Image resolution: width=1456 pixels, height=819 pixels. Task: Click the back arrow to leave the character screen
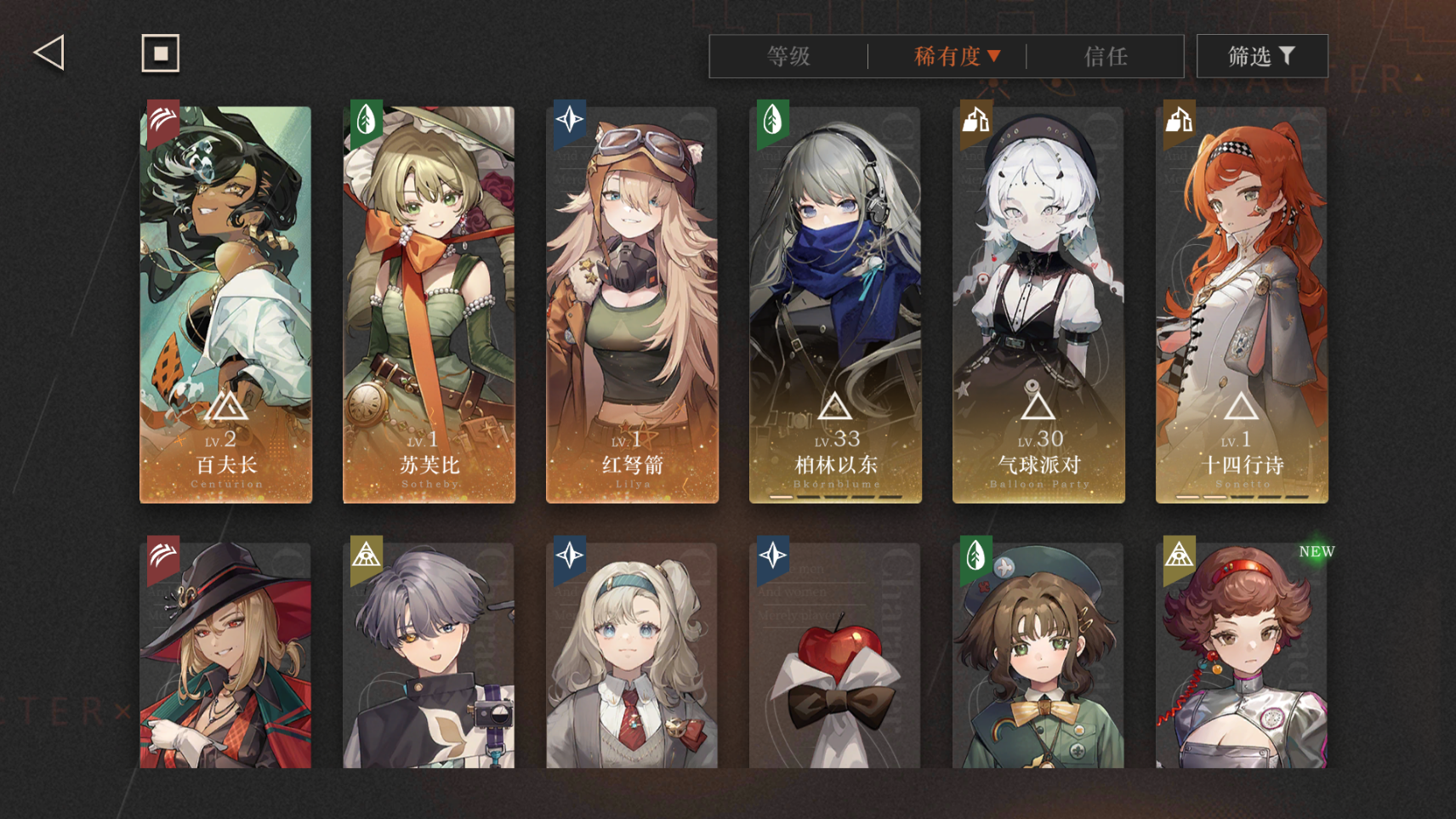coord(49,52)
